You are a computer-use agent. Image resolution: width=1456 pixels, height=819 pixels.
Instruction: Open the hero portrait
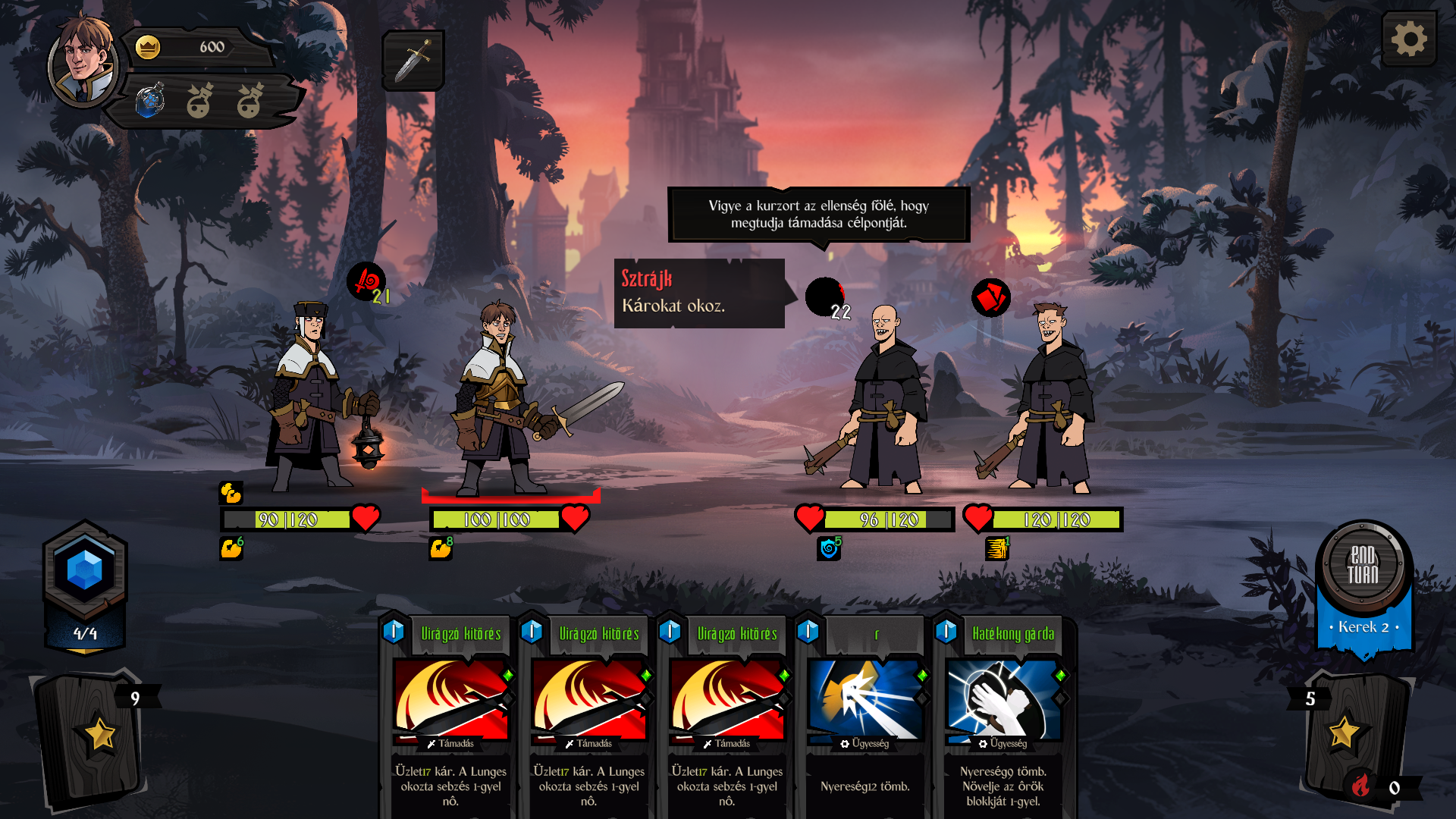82,61
